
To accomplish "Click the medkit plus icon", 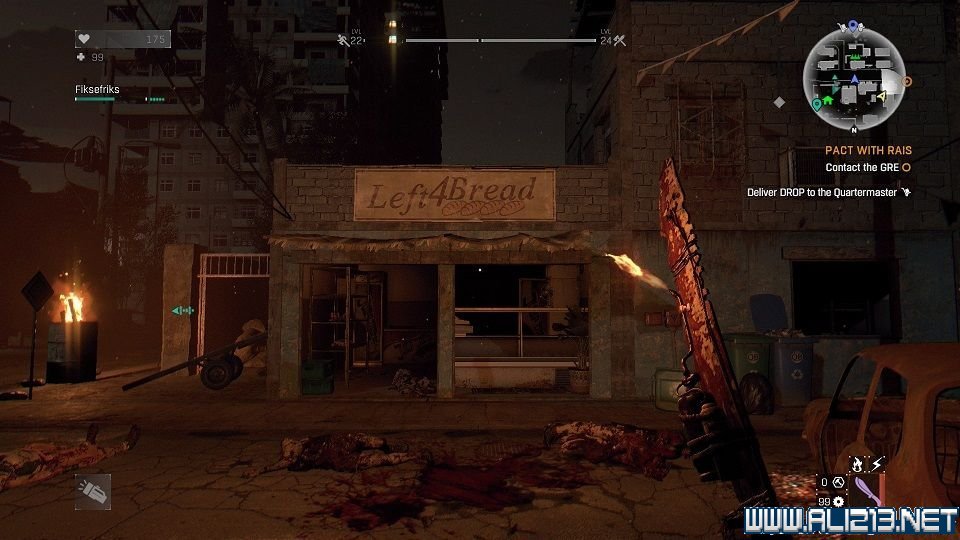I will (82, 57).
